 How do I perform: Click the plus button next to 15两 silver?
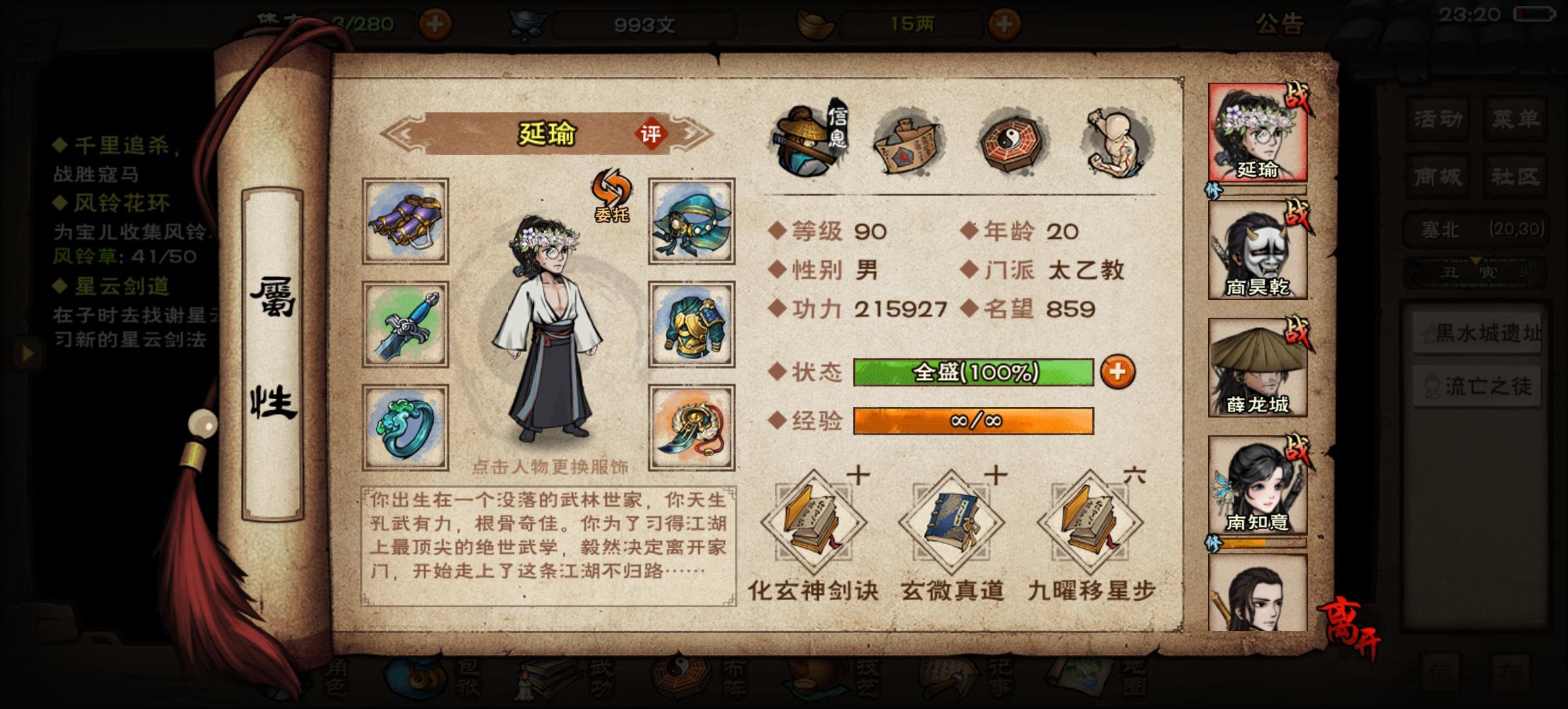[x=1005, y=26]
